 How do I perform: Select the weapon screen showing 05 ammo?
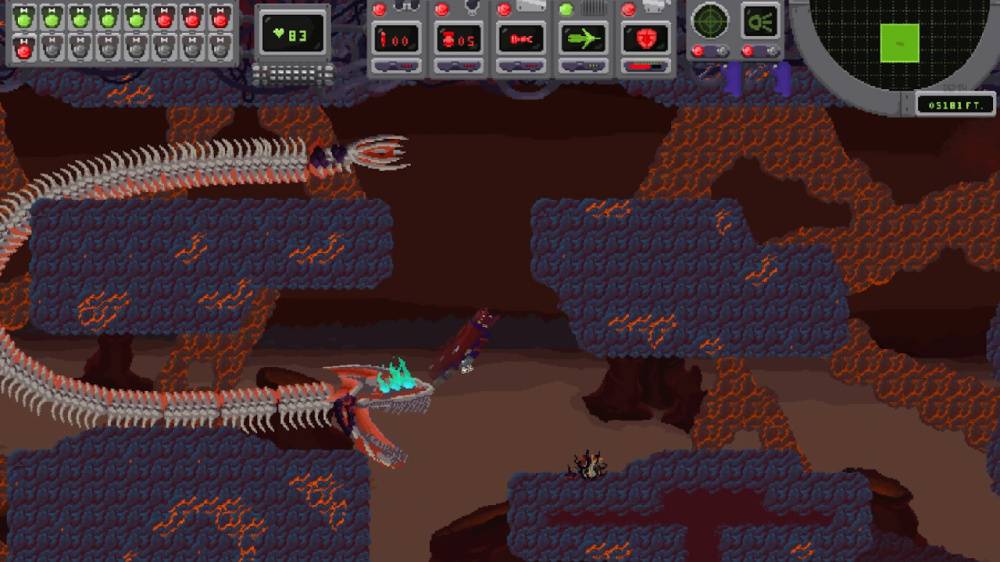[459, 39]
